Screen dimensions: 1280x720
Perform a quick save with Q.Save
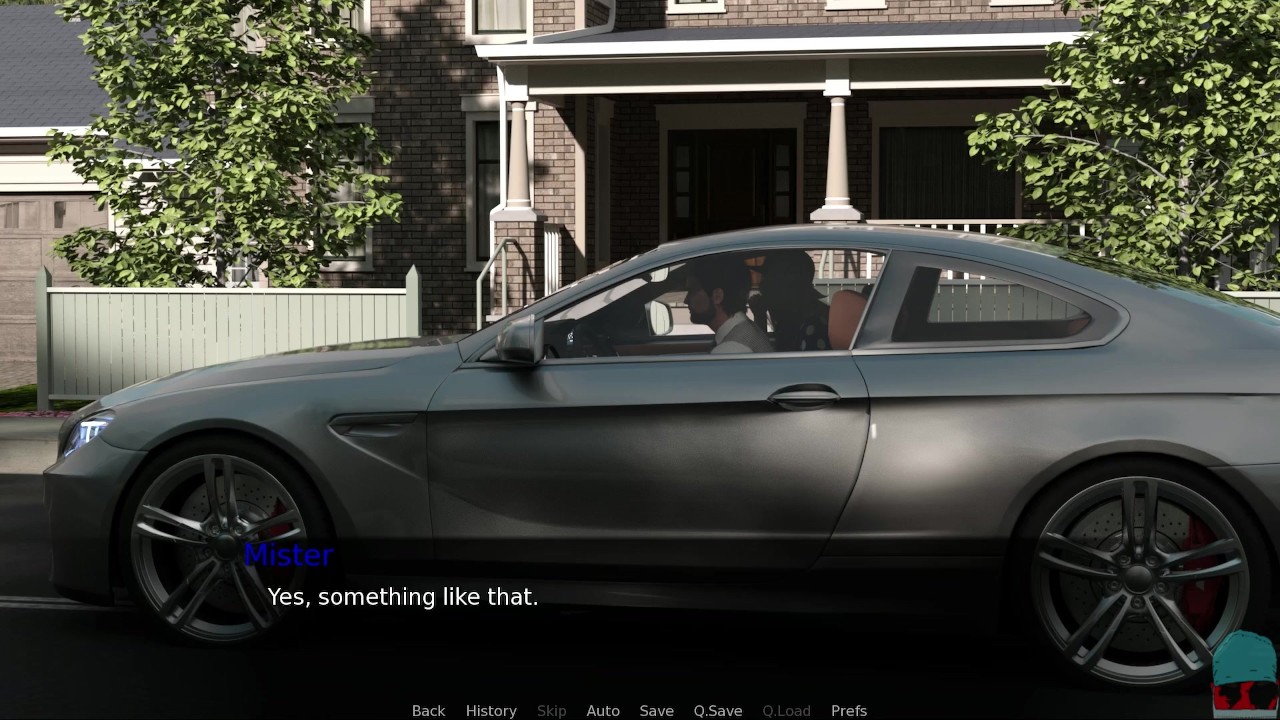click(x=718, y=710)
